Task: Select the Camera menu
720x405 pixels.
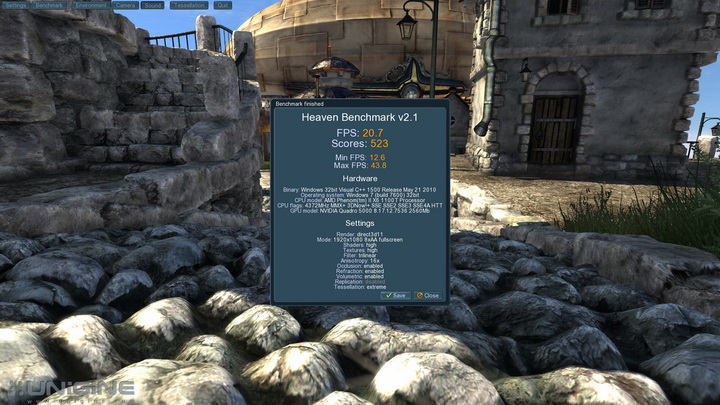Action: tap(126, 5)
